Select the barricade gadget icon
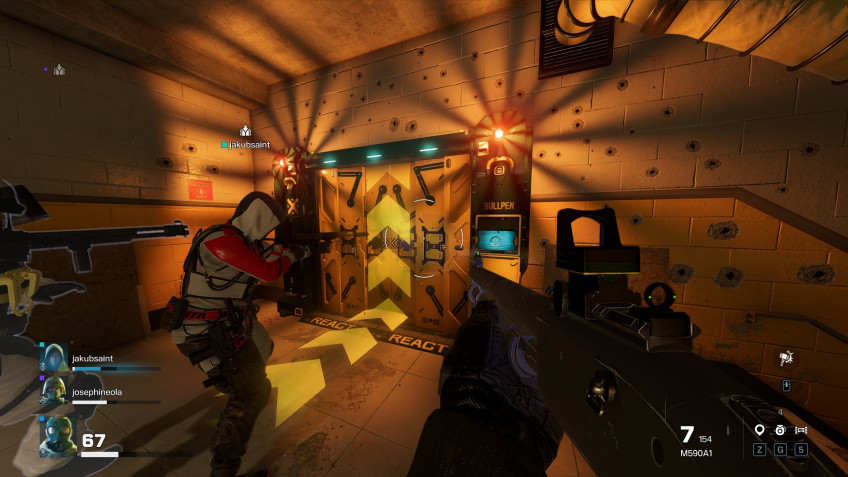The height and width of the screenshot is (477, 848). (x=801, y=430)
